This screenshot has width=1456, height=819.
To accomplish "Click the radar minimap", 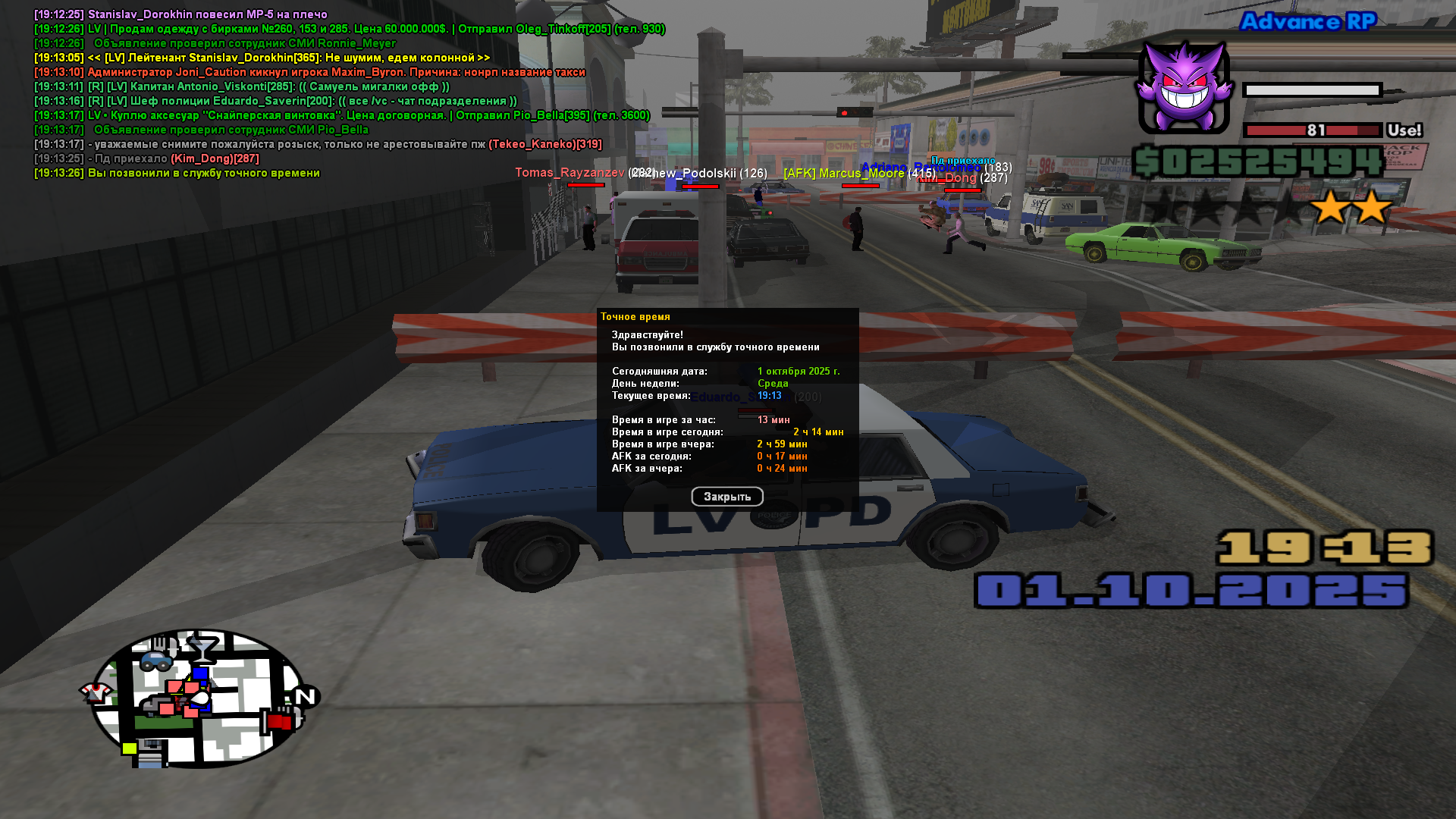I will [199, 698].
